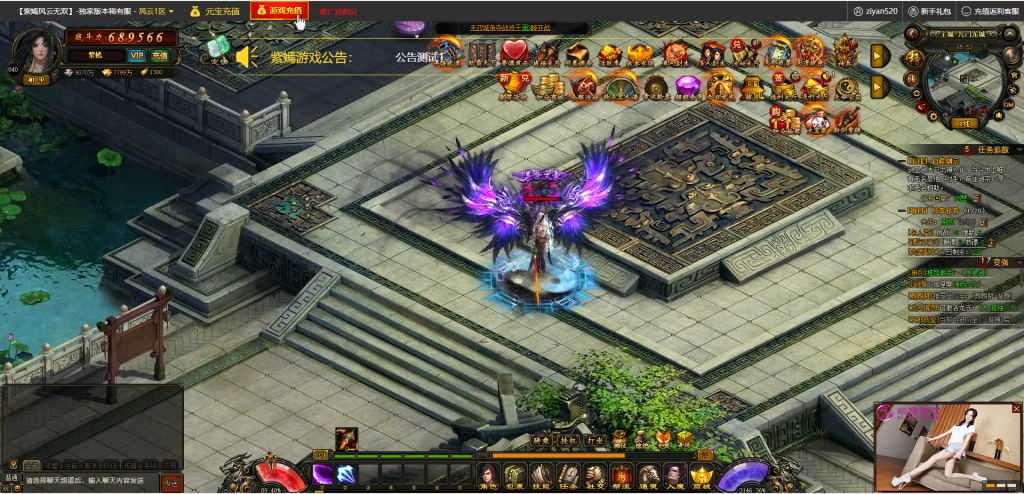Open the 社交 social panel
The width and height of the screenshot is (1024, 494).
tap(594, 475)
